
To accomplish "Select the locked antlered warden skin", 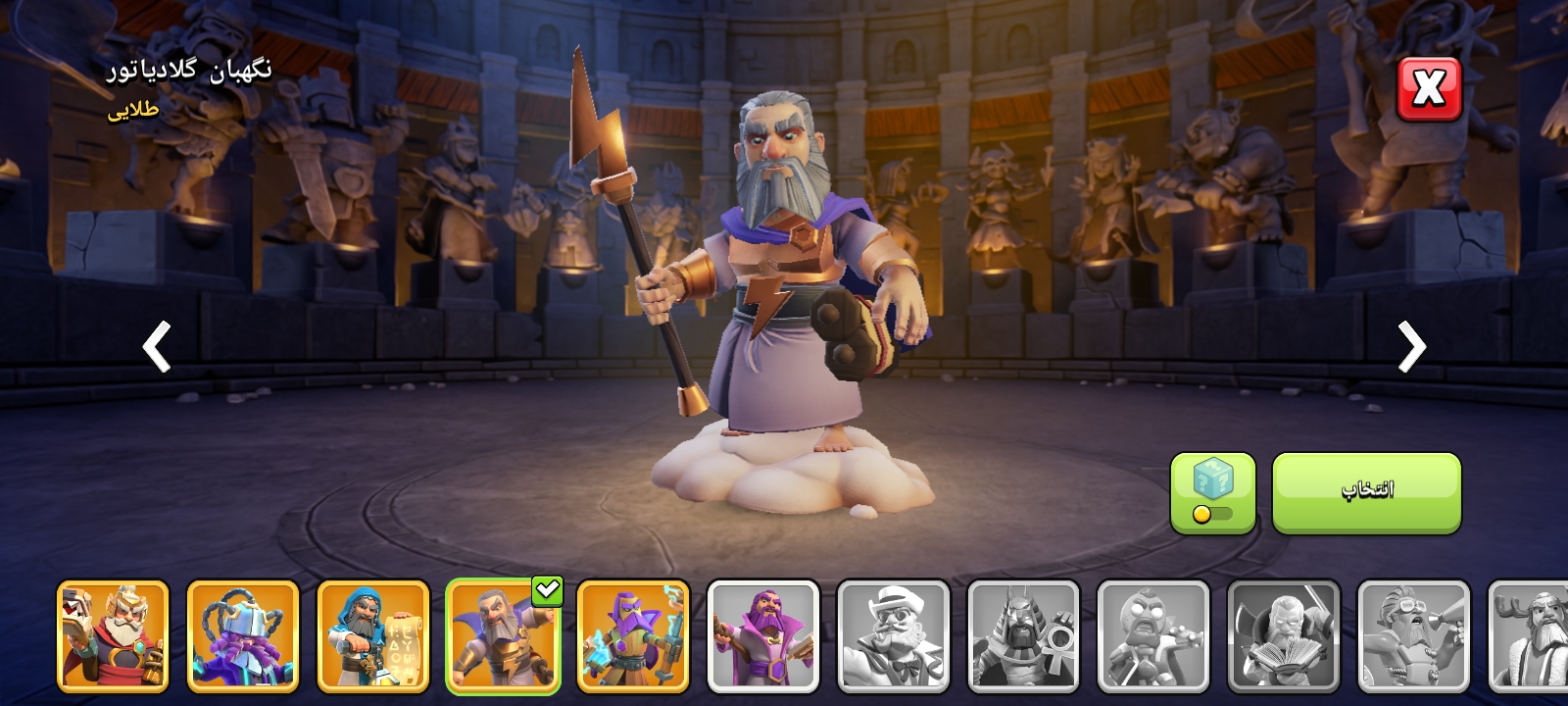I will (1529, 635).
